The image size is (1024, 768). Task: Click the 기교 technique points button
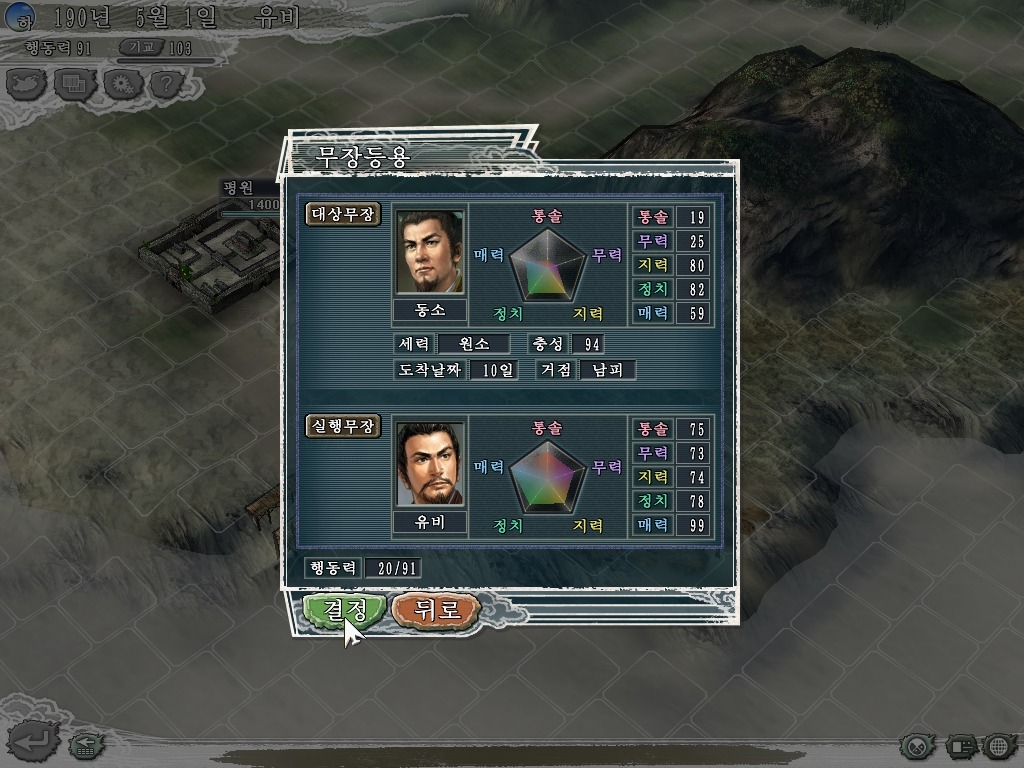point(142,47)
